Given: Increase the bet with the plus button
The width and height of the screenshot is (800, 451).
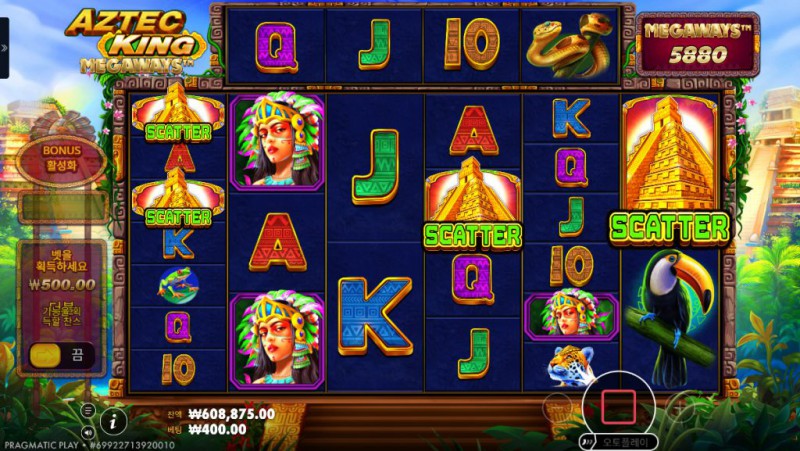Looking at the screenshot, I should [x=682, y=405].
